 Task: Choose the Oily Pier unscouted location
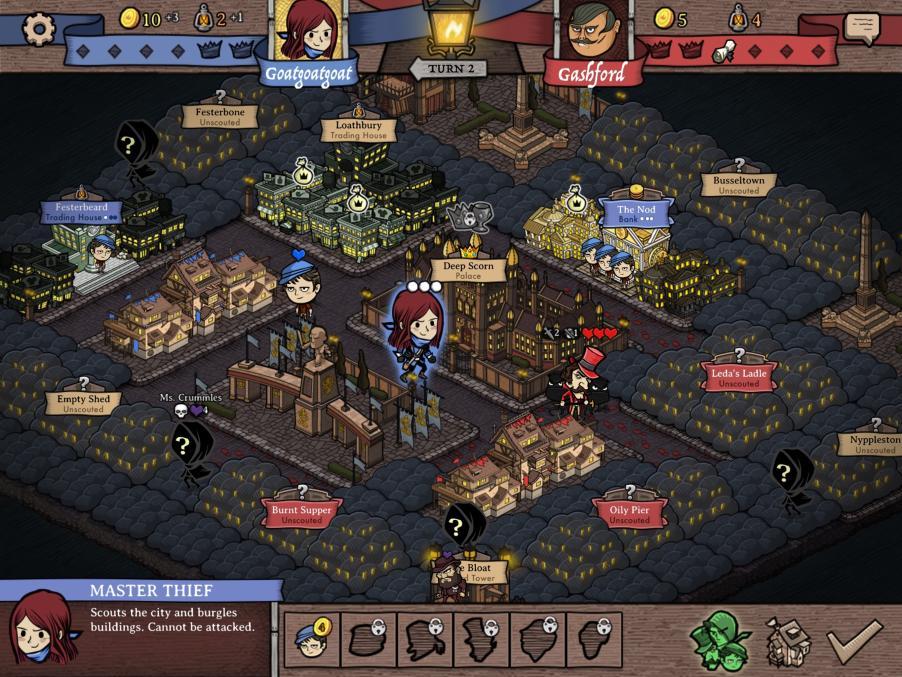pyautogui.click(x=630, y=514)
